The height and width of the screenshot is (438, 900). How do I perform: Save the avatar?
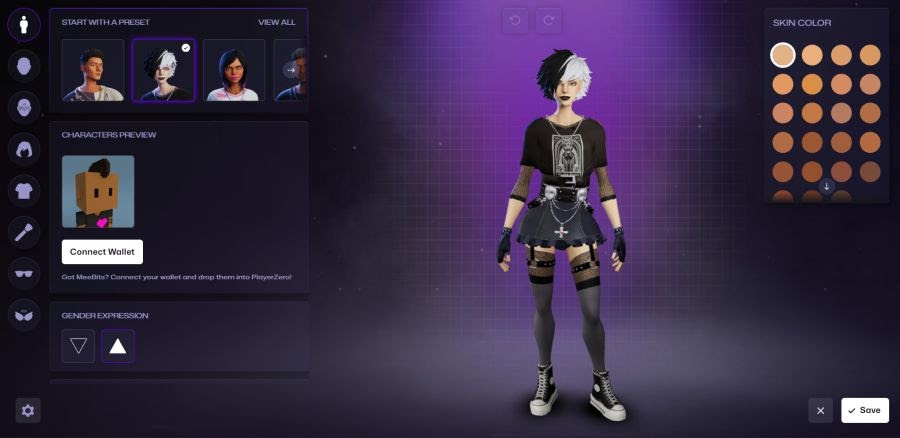tap(865, 410)
